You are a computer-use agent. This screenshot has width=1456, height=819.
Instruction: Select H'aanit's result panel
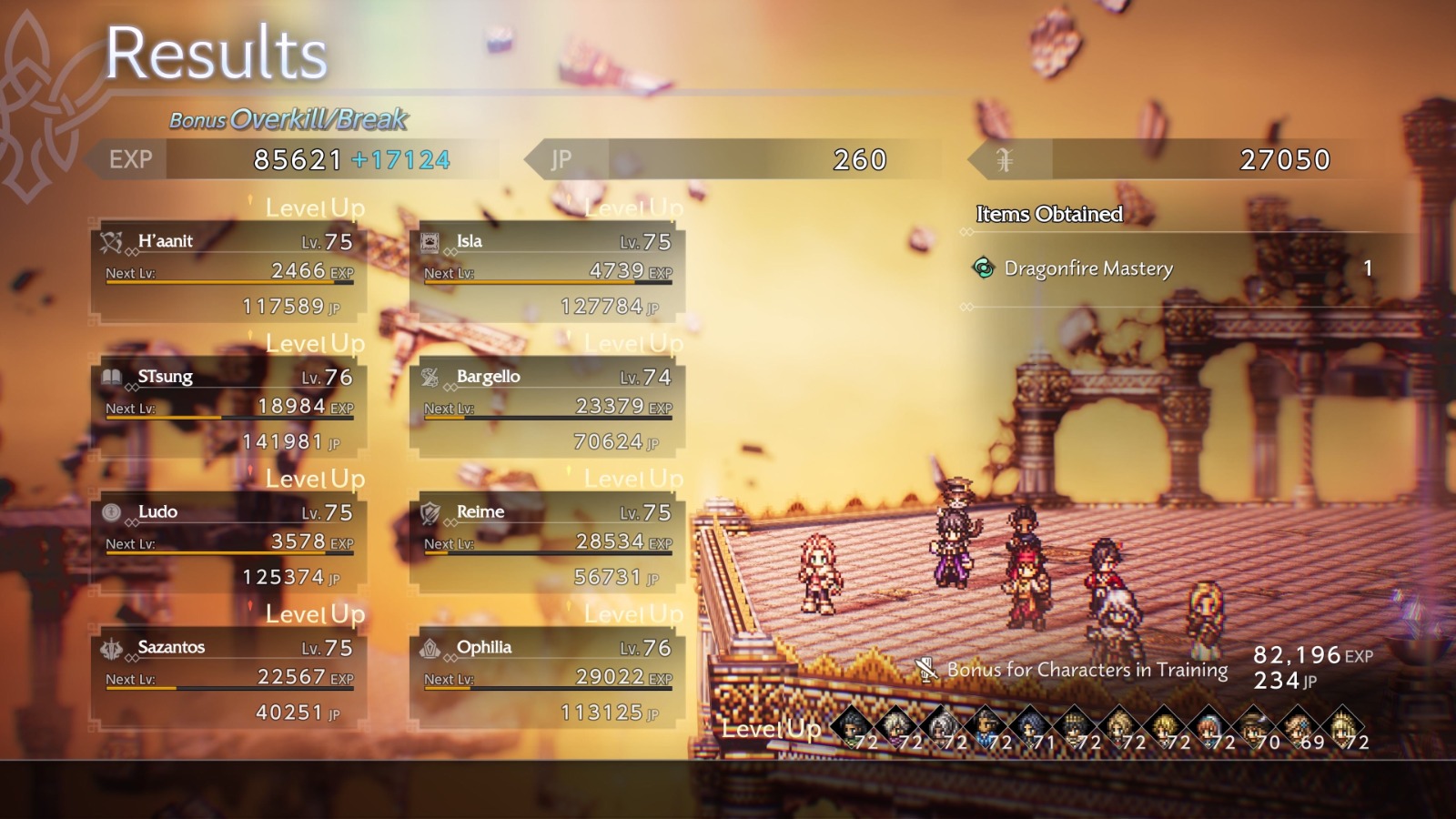[x=229, y=273]
